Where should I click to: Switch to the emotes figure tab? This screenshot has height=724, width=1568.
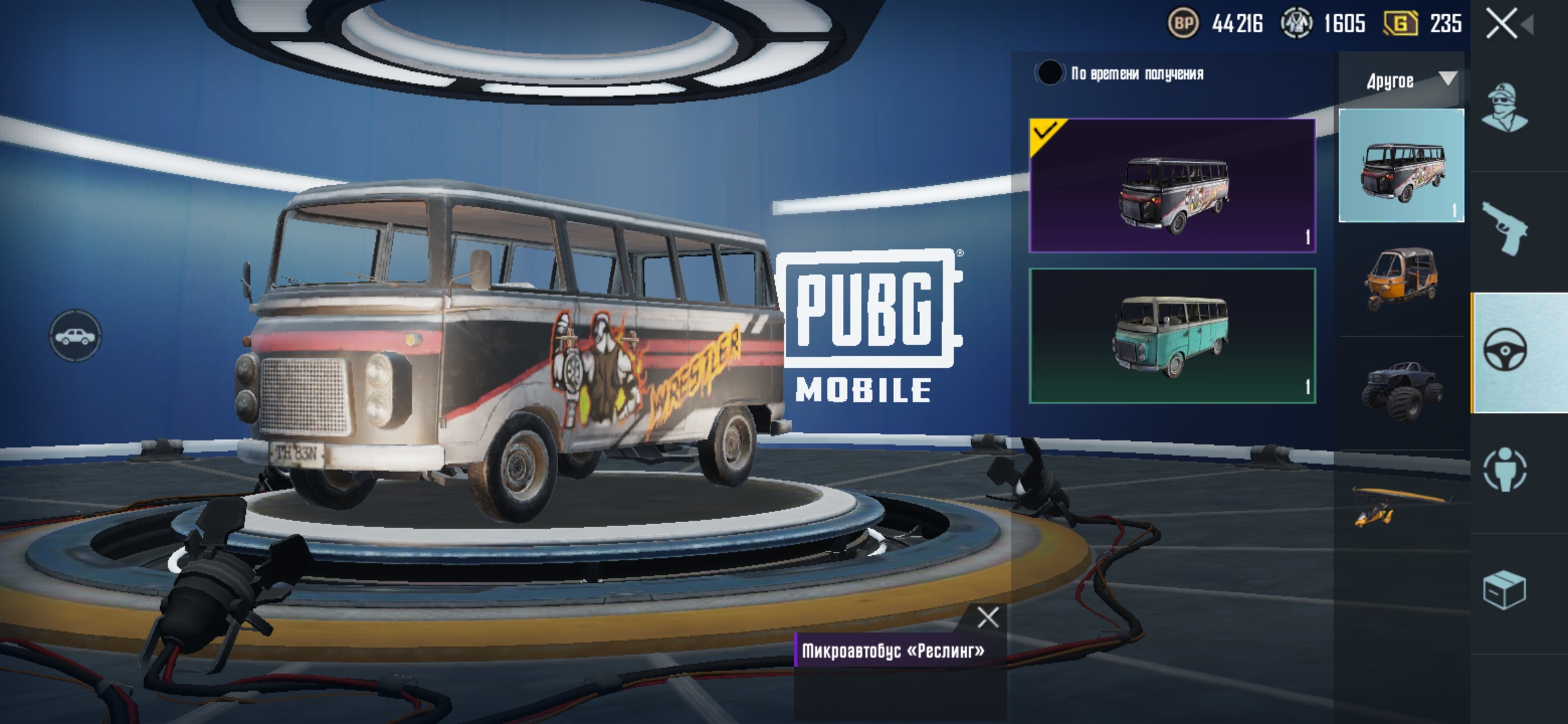pos(1505,470)
